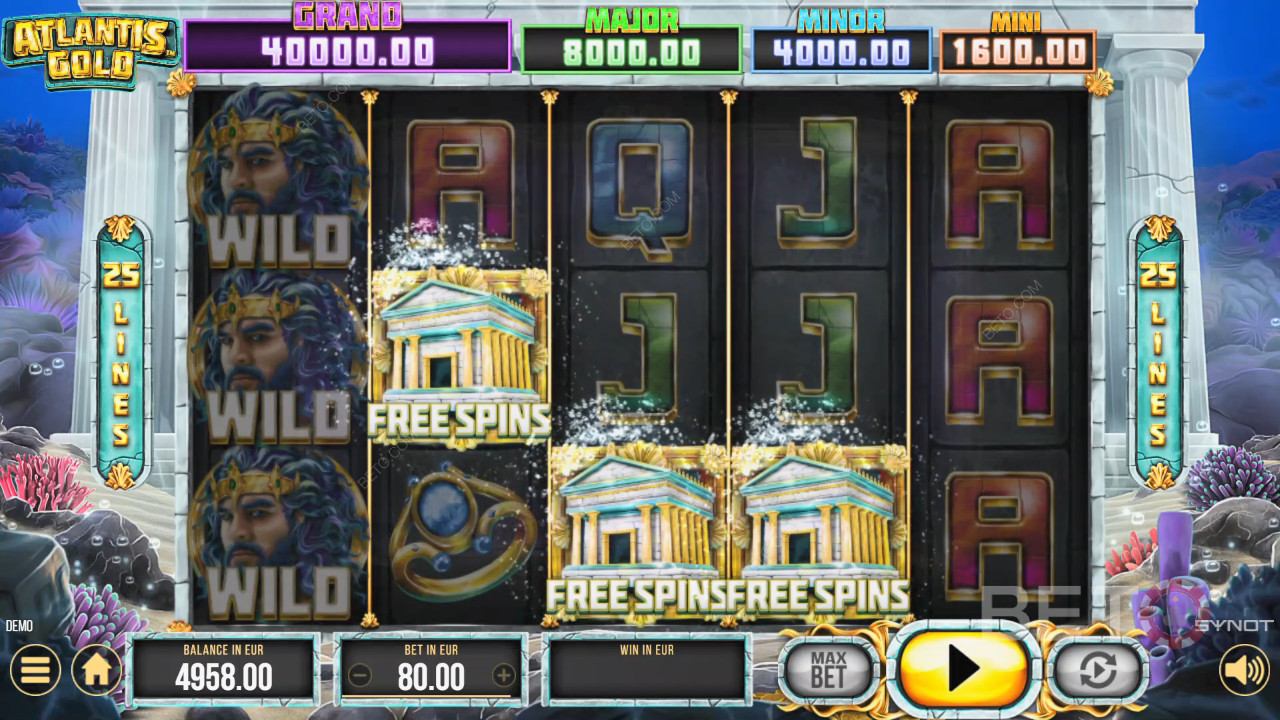The height and width of the screenshot is (720, 1280).
Task: Go to the home screen
Action: (x=97, y=670)
